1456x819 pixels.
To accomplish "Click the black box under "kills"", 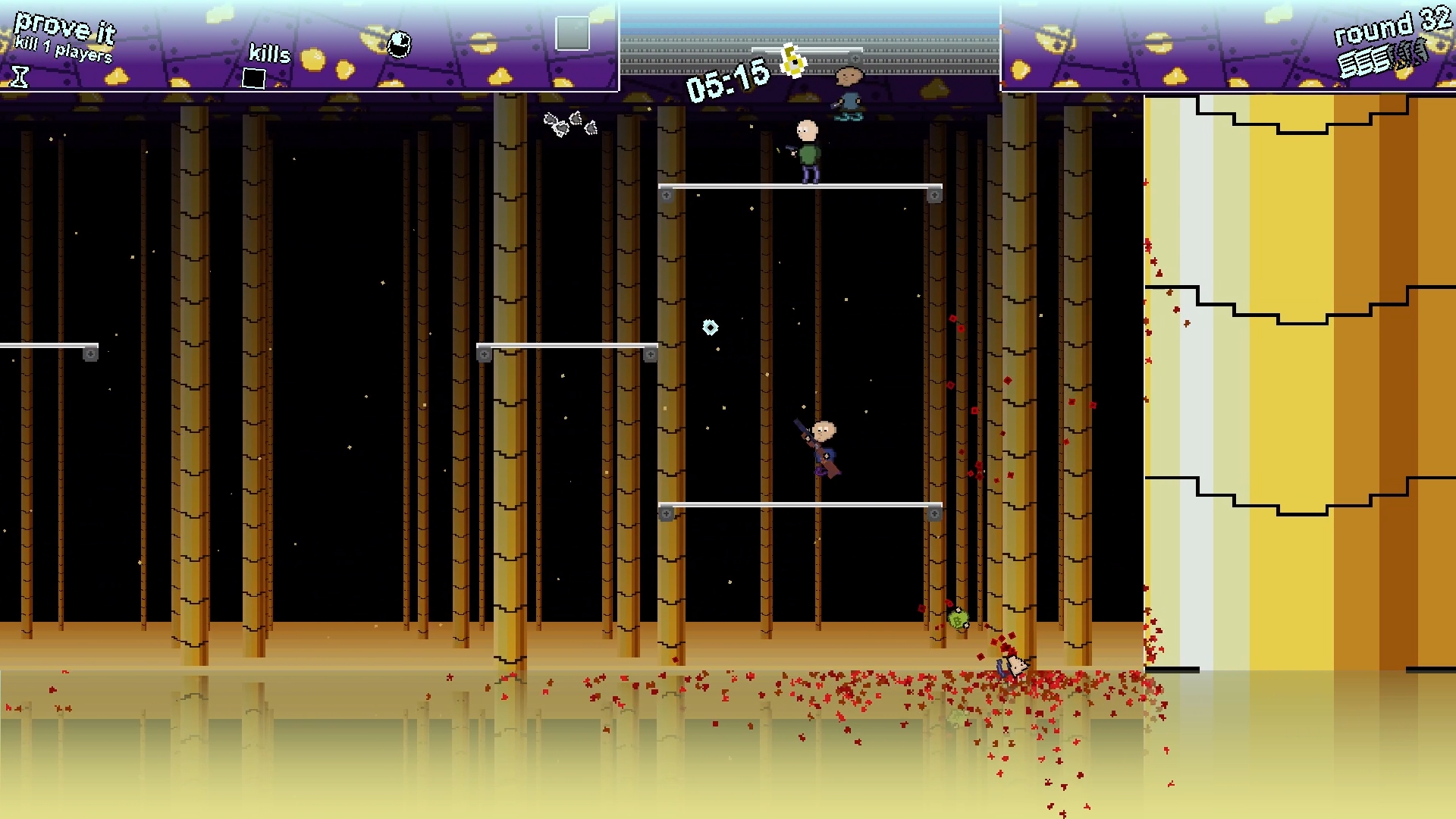I will click(x=253, y=78).
